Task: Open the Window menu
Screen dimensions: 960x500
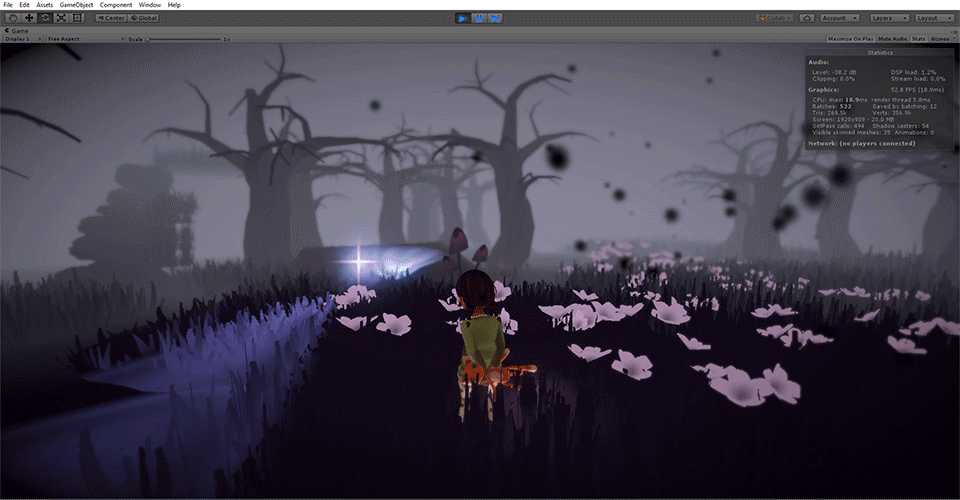Action: click(150, 5)
